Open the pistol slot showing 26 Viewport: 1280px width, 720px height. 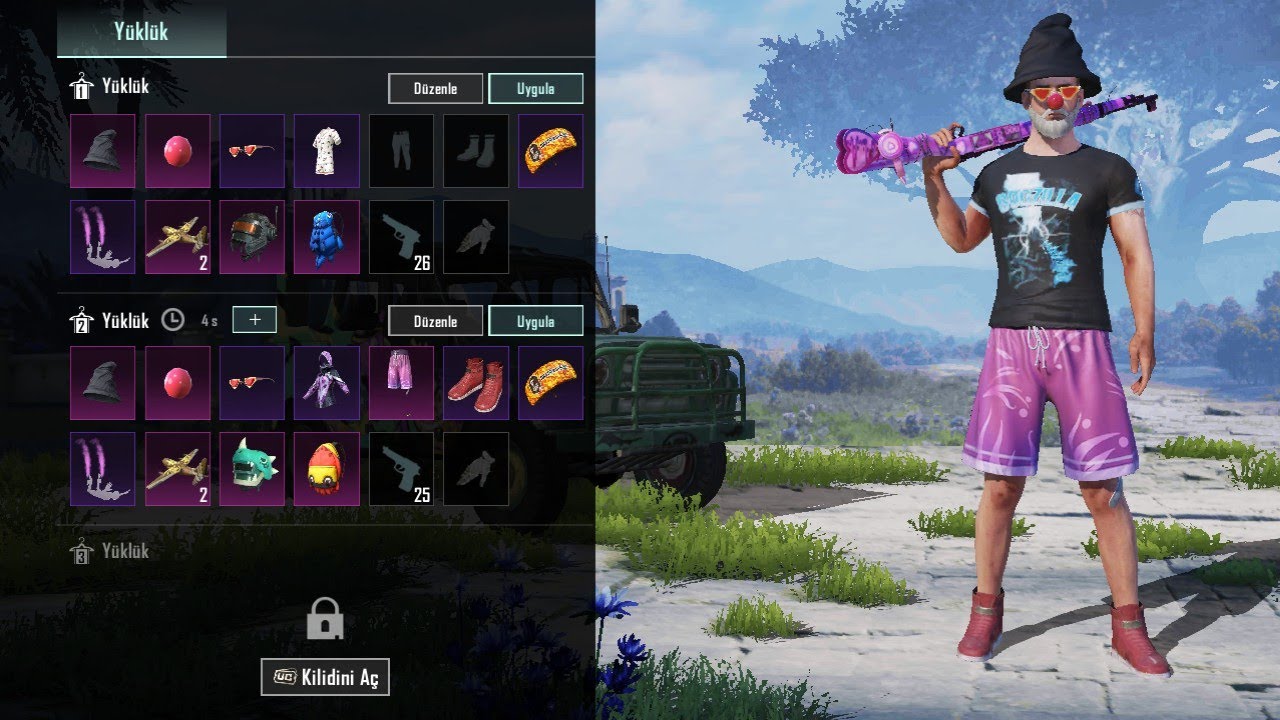(x=401, y=237)
